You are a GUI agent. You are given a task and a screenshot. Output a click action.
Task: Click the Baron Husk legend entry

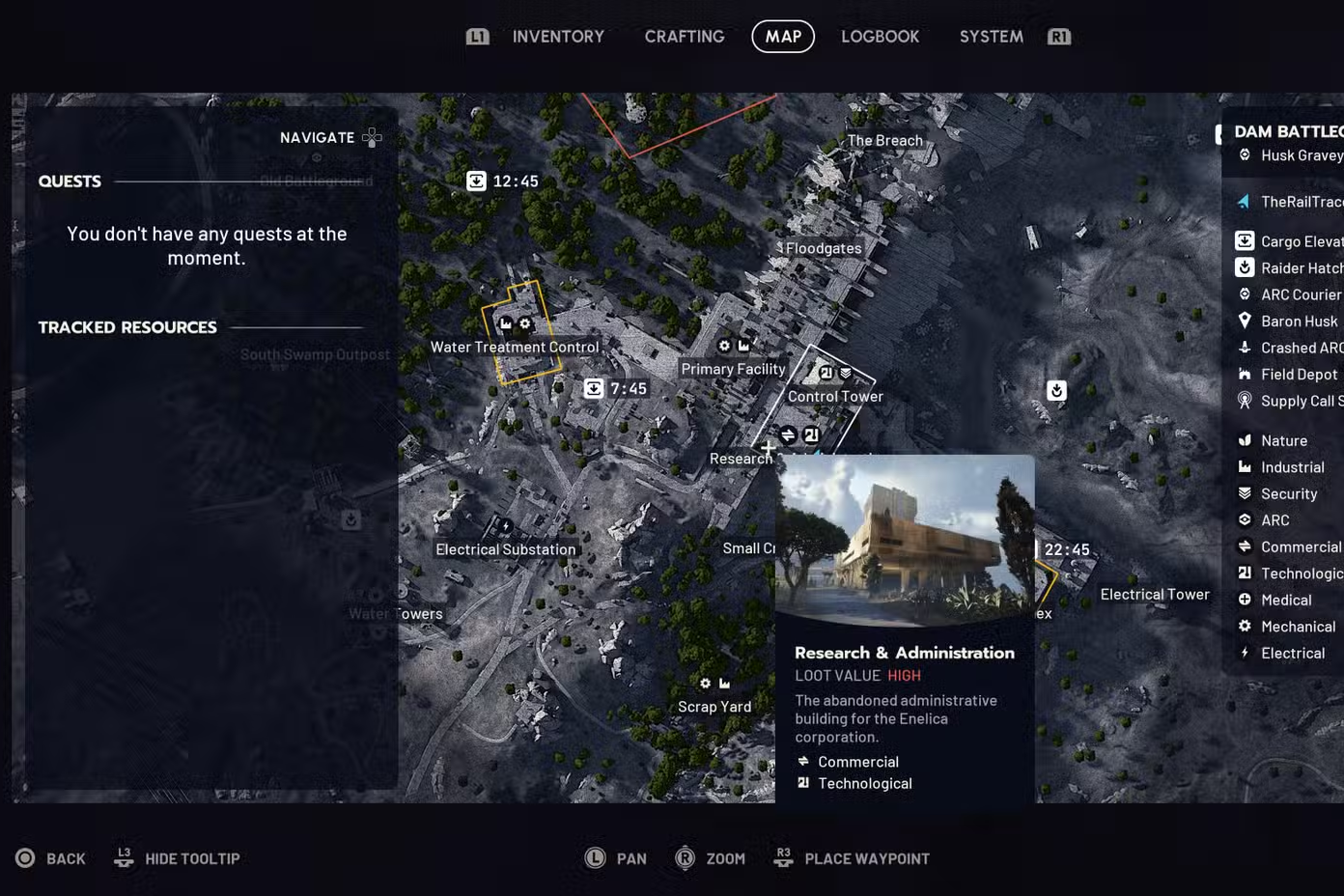coord(1299,322)
